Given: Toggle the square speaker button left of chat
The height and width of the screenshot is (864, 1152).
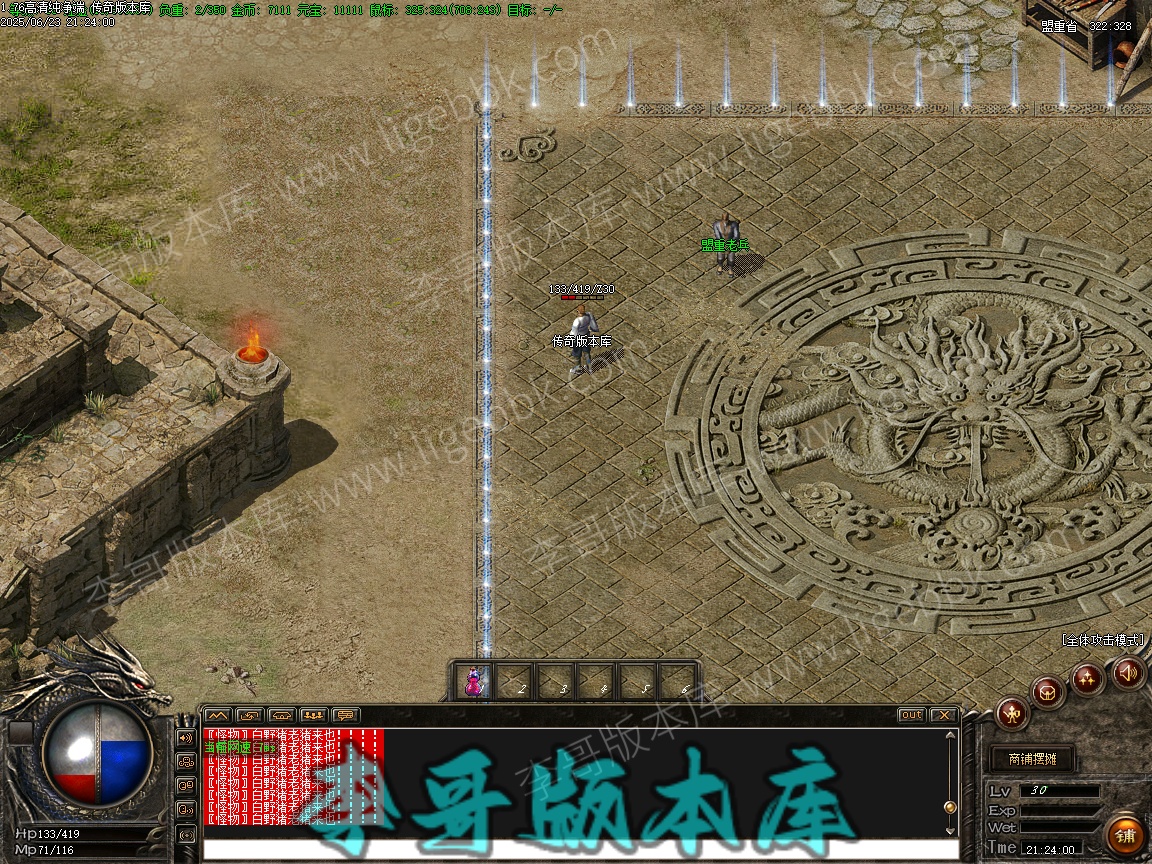Looking at the screenshot, I should pyautogui.click(x=185, y=738).
